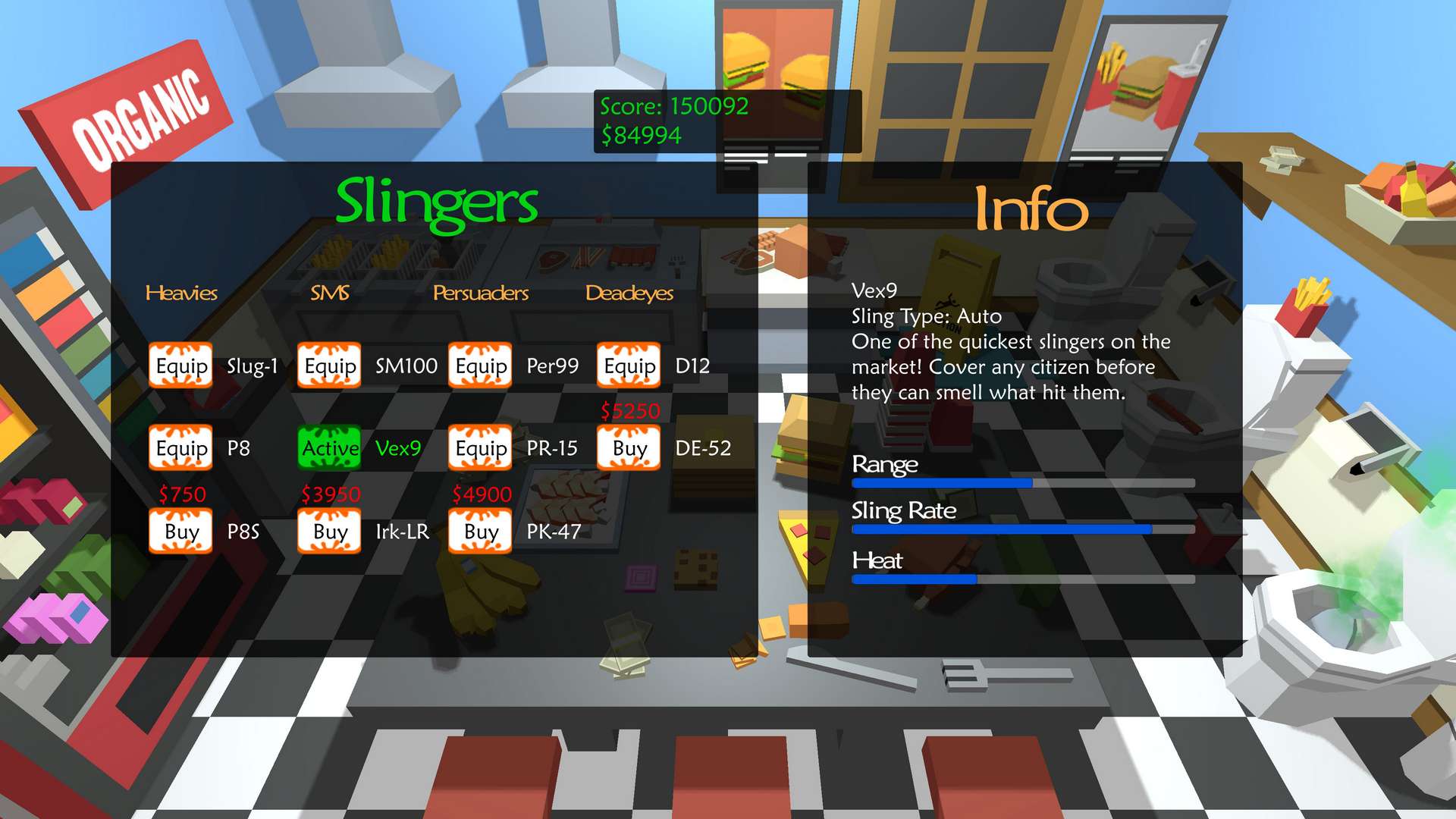
Task: Toggle Vex9 by clicking its name
Action: [400, 449]
